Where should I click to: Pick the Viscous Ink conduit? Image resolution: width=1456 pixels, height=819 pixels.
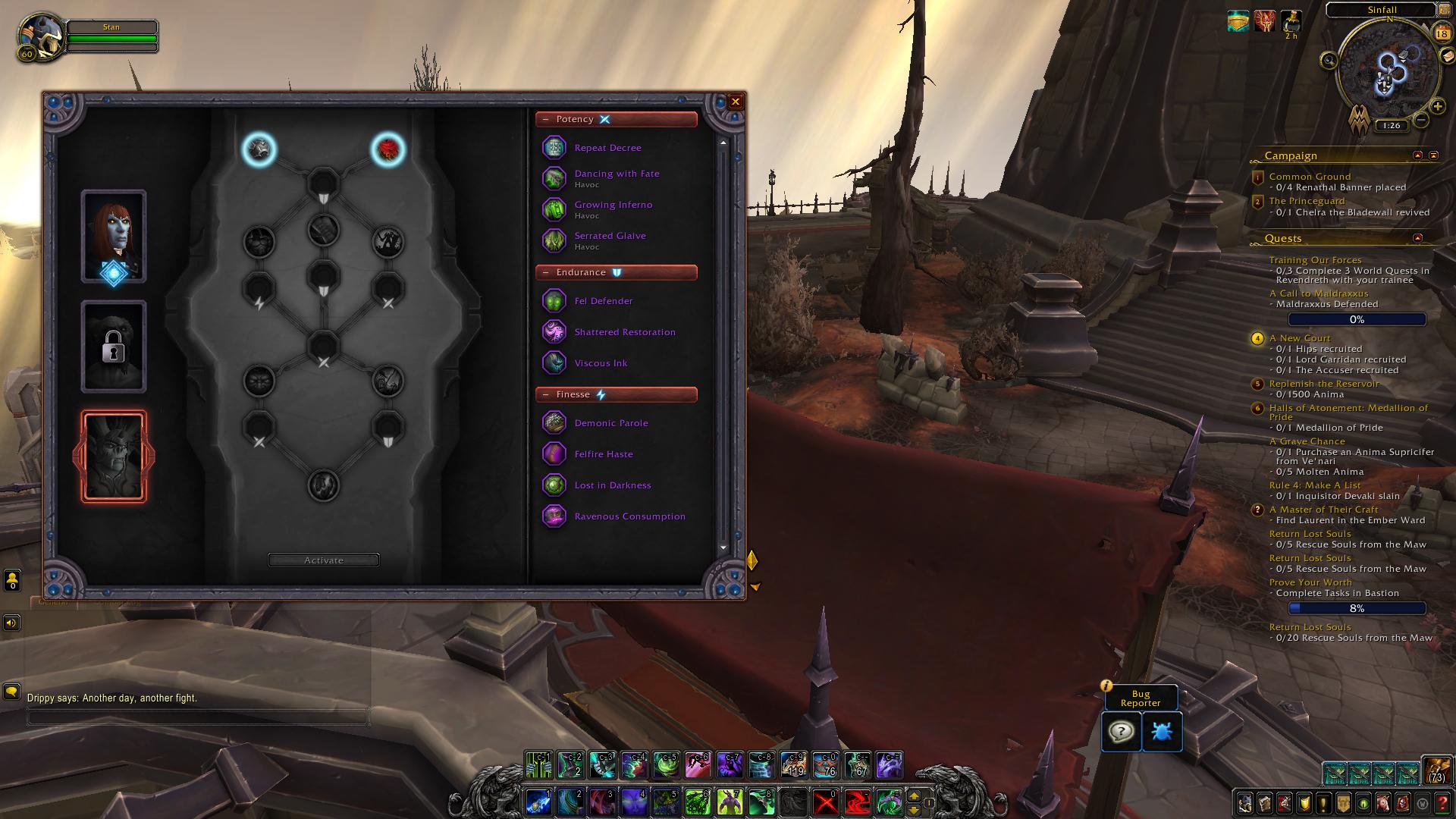click(601, 363)
